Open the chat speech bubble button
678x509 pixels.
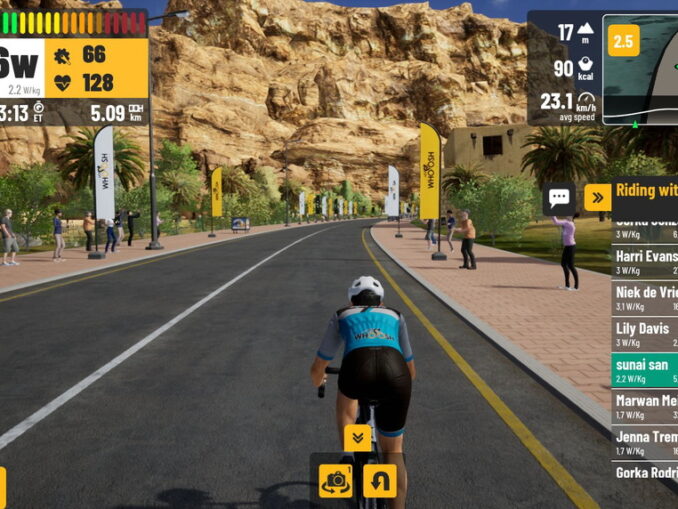559,197
